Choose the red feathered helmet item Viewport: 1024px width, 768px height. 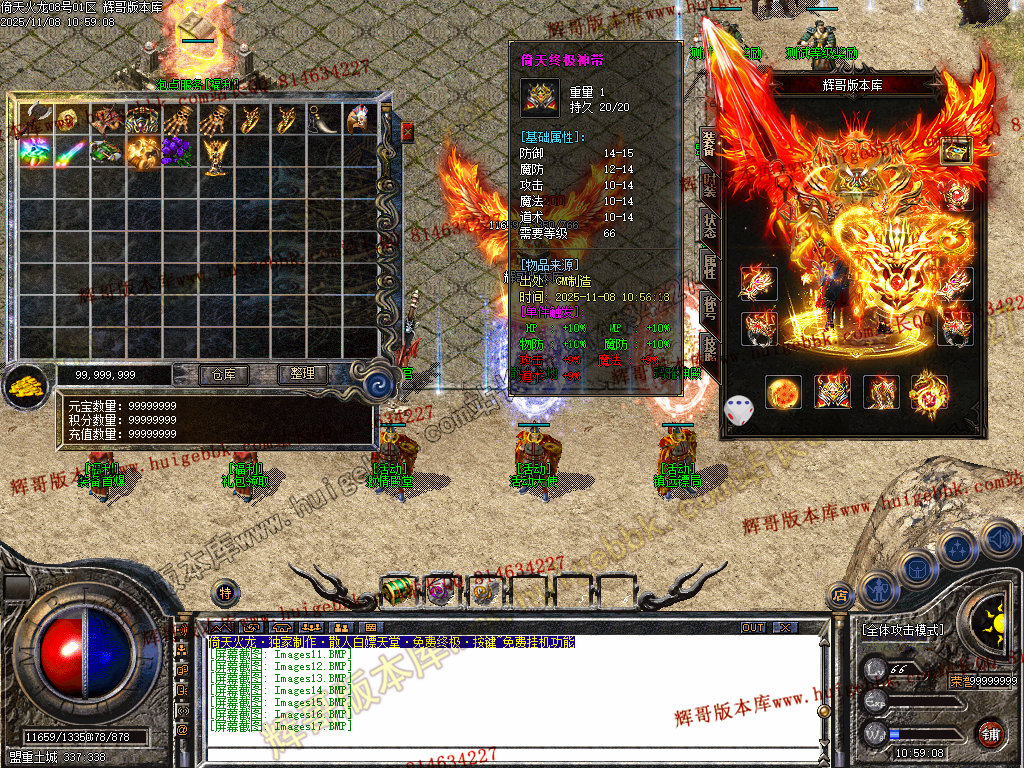pyautogui.click(x=358, y=120)
